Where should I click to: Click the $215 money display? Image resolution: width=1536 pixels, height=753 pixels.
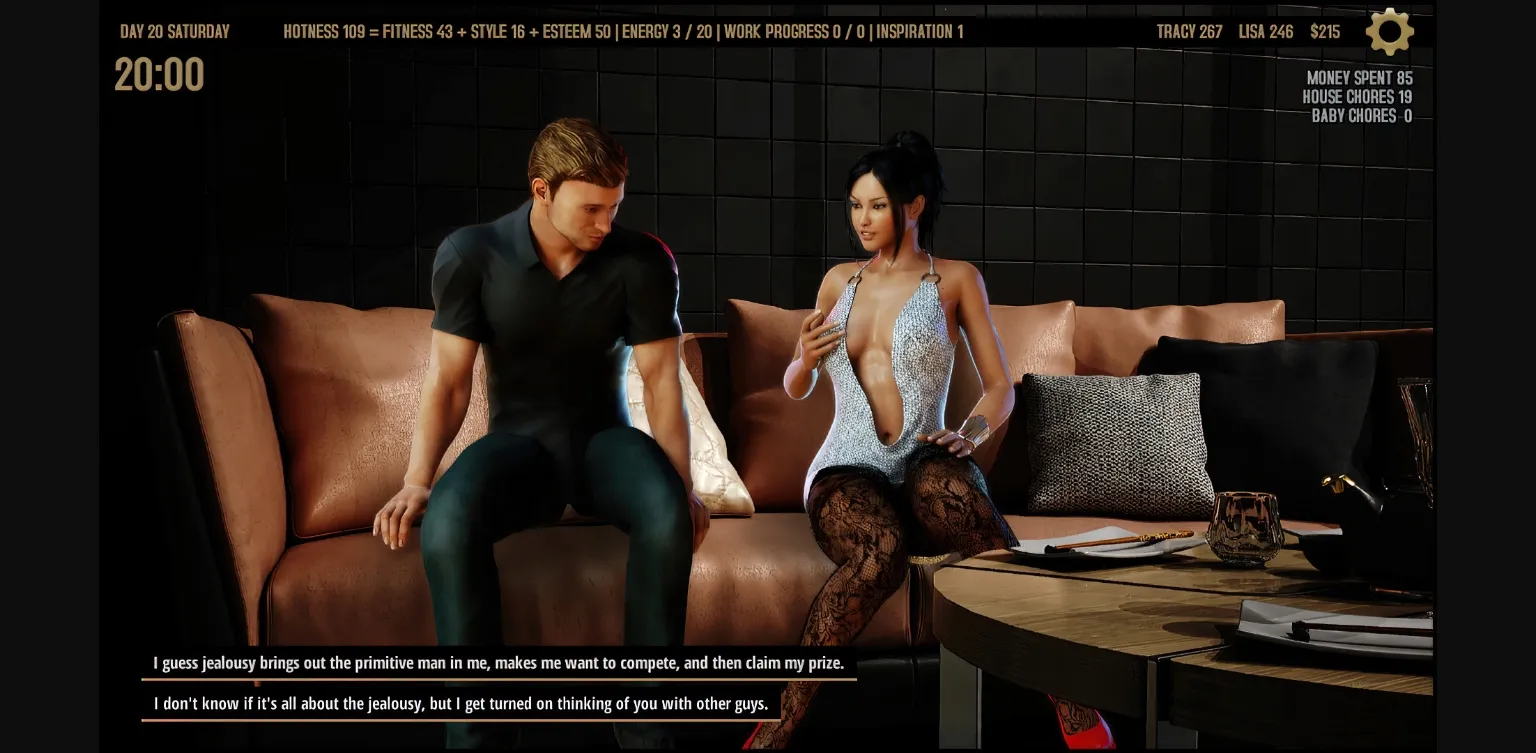[x=1326, y=31]
